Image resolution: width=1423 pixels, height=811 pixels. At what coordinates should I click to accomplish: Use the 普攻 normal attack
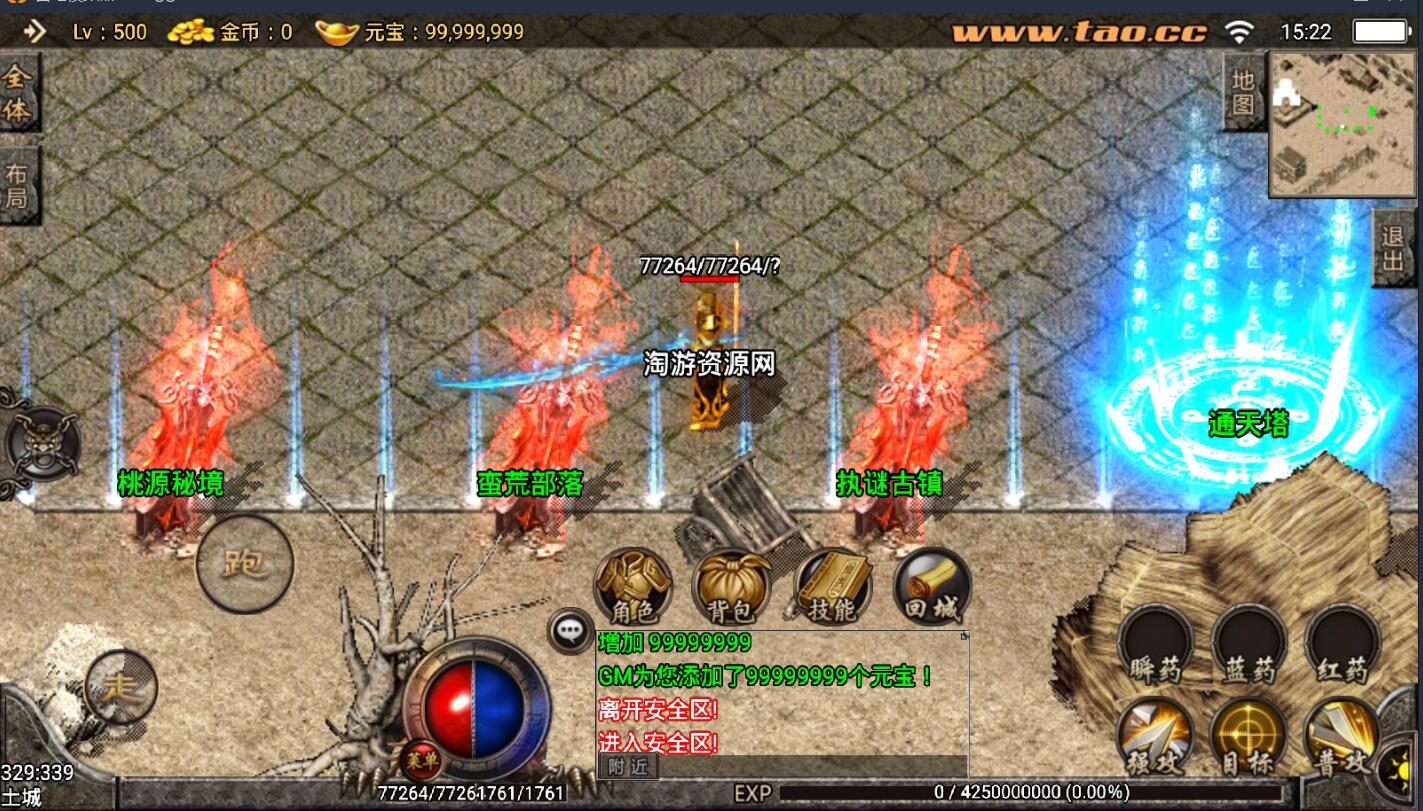point(1342,739)
